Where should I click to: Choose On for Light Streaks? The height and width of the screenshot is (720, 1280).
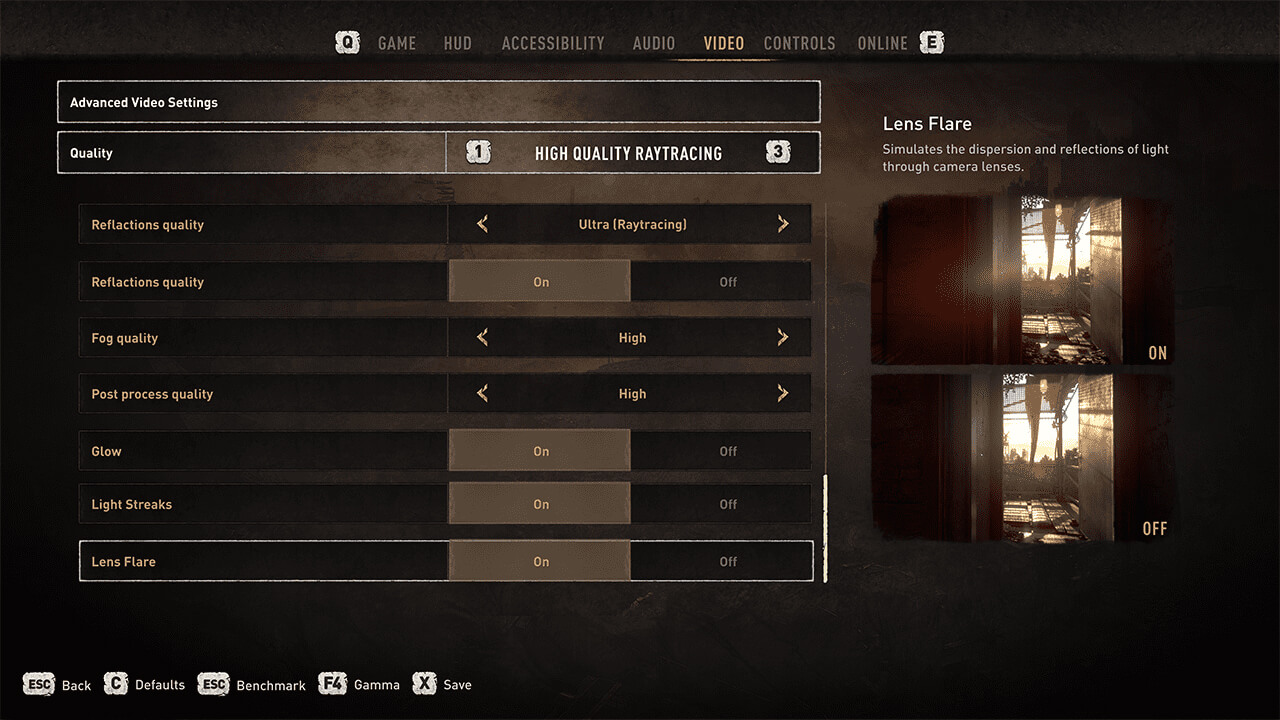[x=540, y=504]
